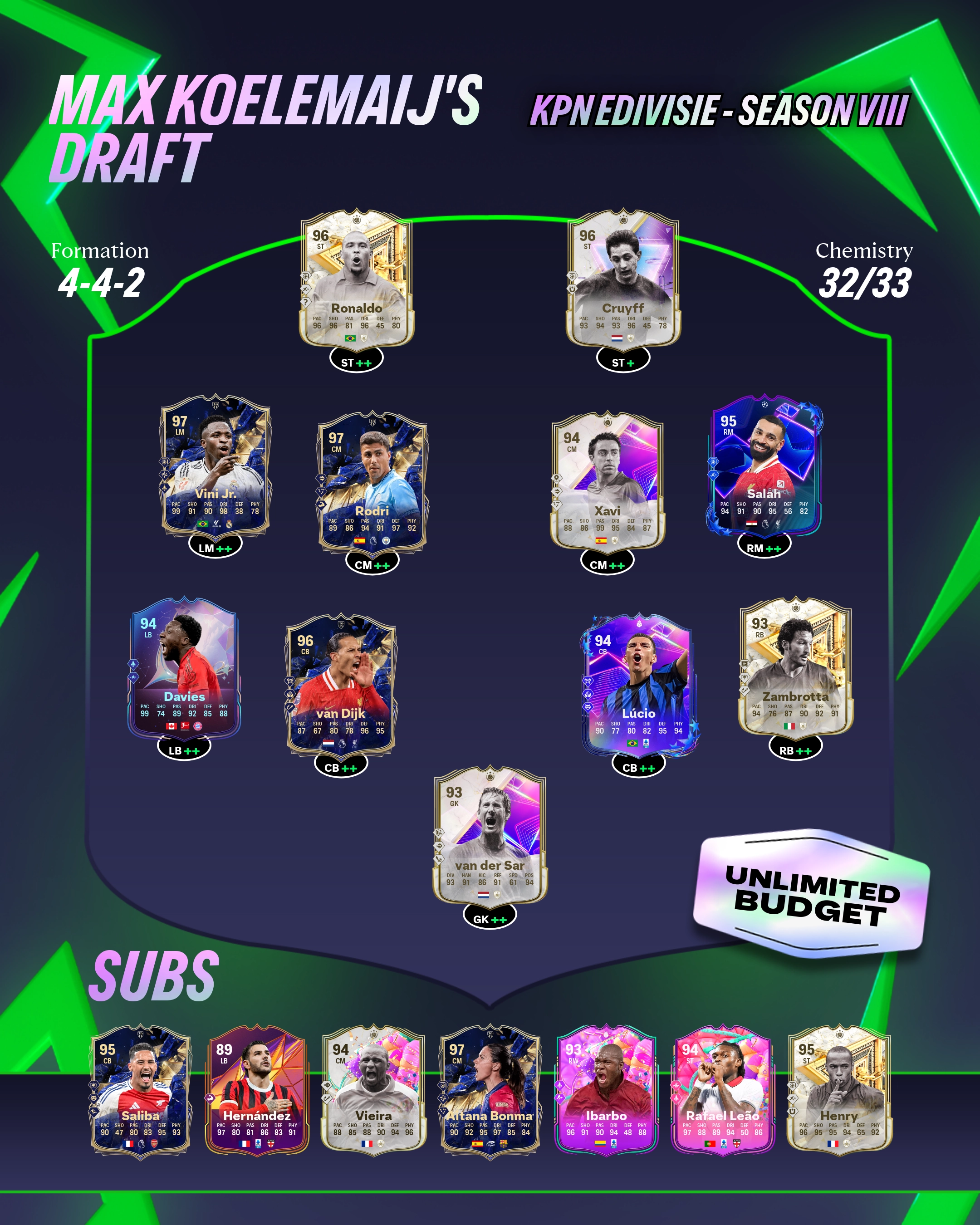
Task: Pick the Vini Jr. left midfielder card
Action: (215, 466)
